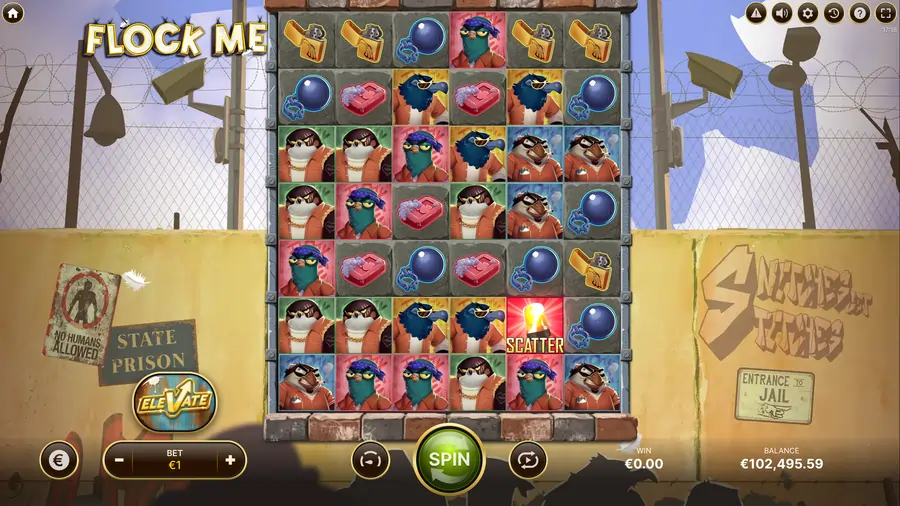View the game history clock icon
Viewport: 900px width, 506px height.
pyautogui.click(x=834, y=13)
